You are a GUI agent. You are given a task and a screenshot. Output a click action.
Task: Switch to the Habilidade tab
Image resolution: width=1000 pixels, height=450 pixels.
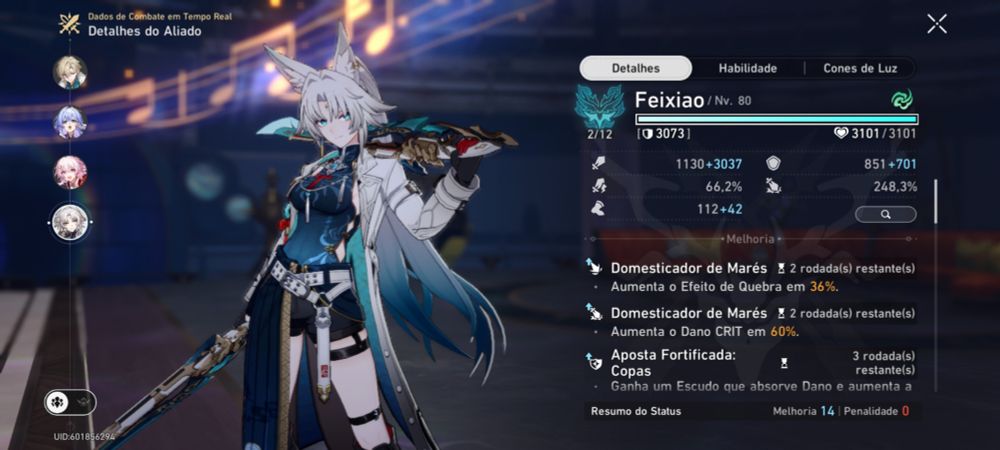748,68
